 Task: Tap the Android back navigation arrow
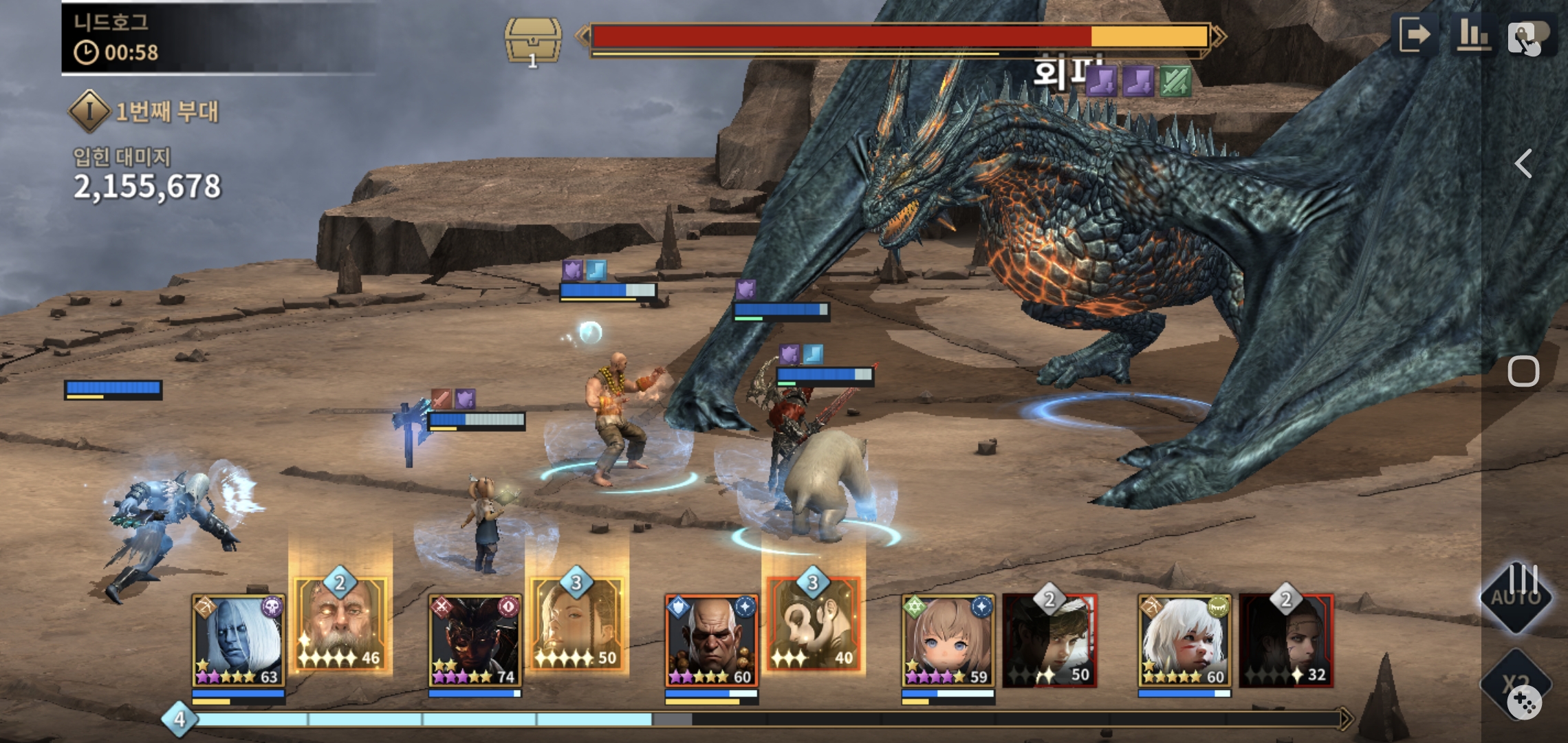click(x=1524, y=164)
